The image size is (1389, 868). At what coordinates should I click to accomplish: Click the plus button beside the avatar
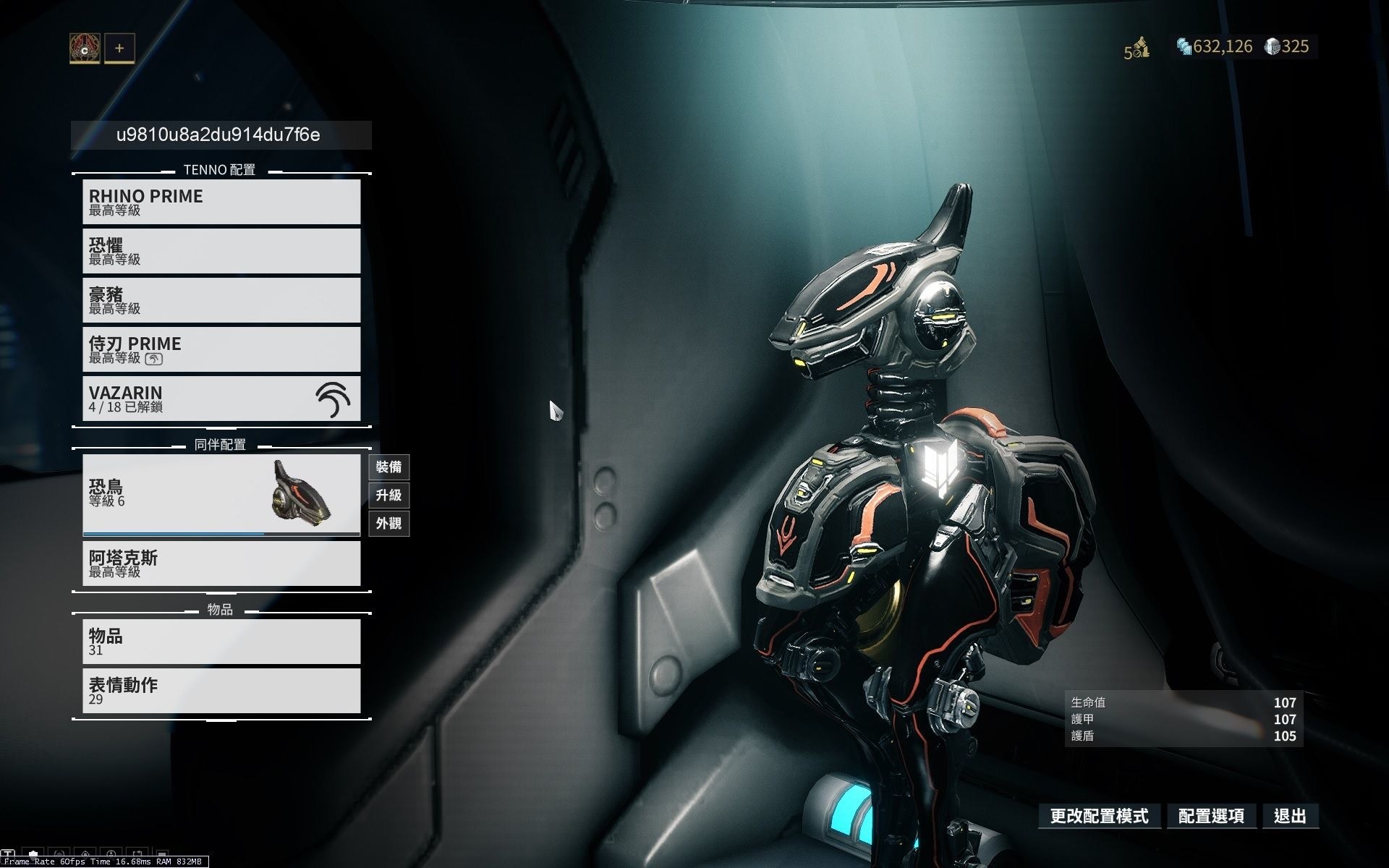pyautogui.click(x=119, y=48)
